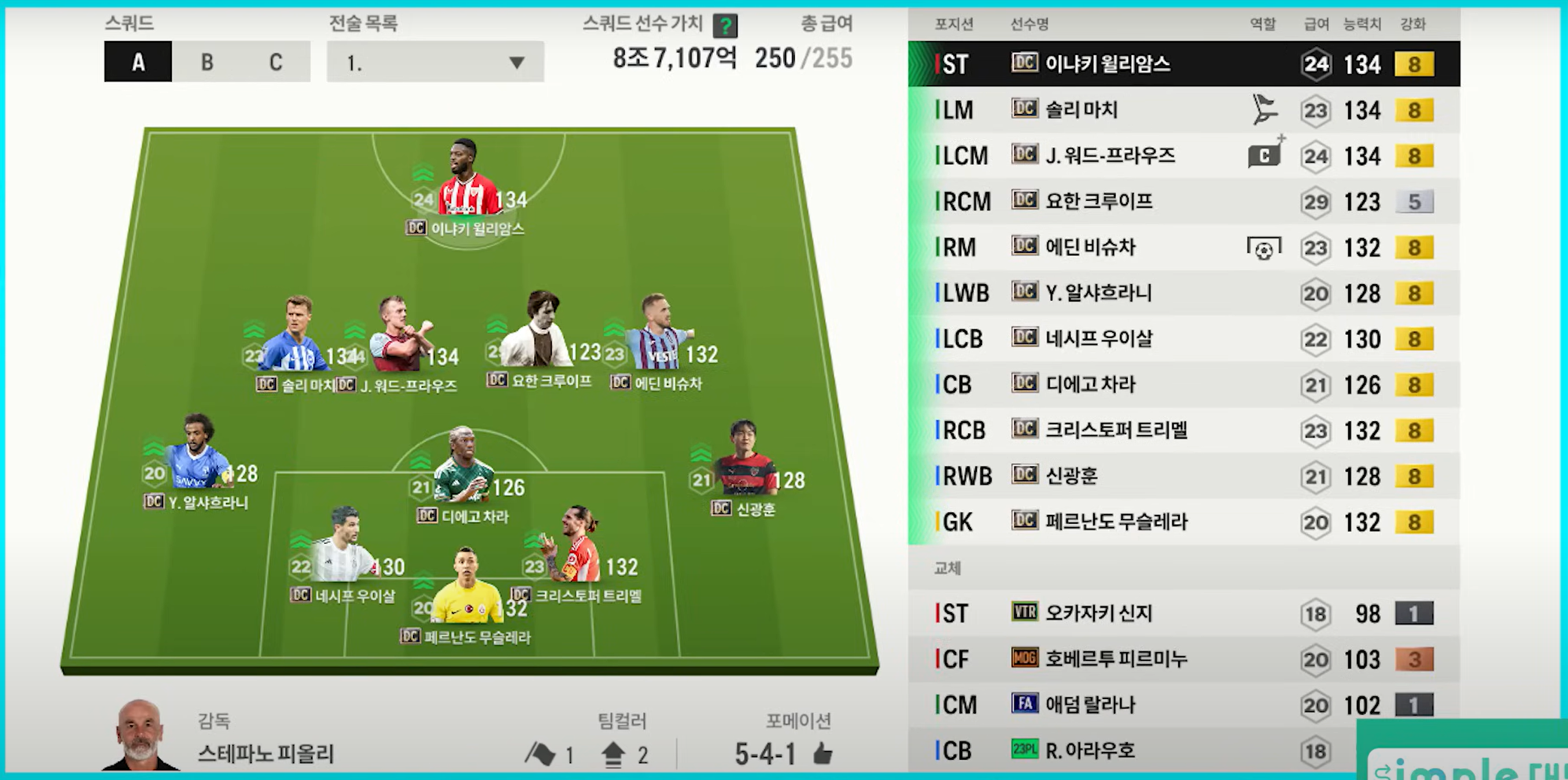Select the LM 솔리 마치 row
The height and width of the screenshot is (780, 1568).
click(x=1183, y=110)
